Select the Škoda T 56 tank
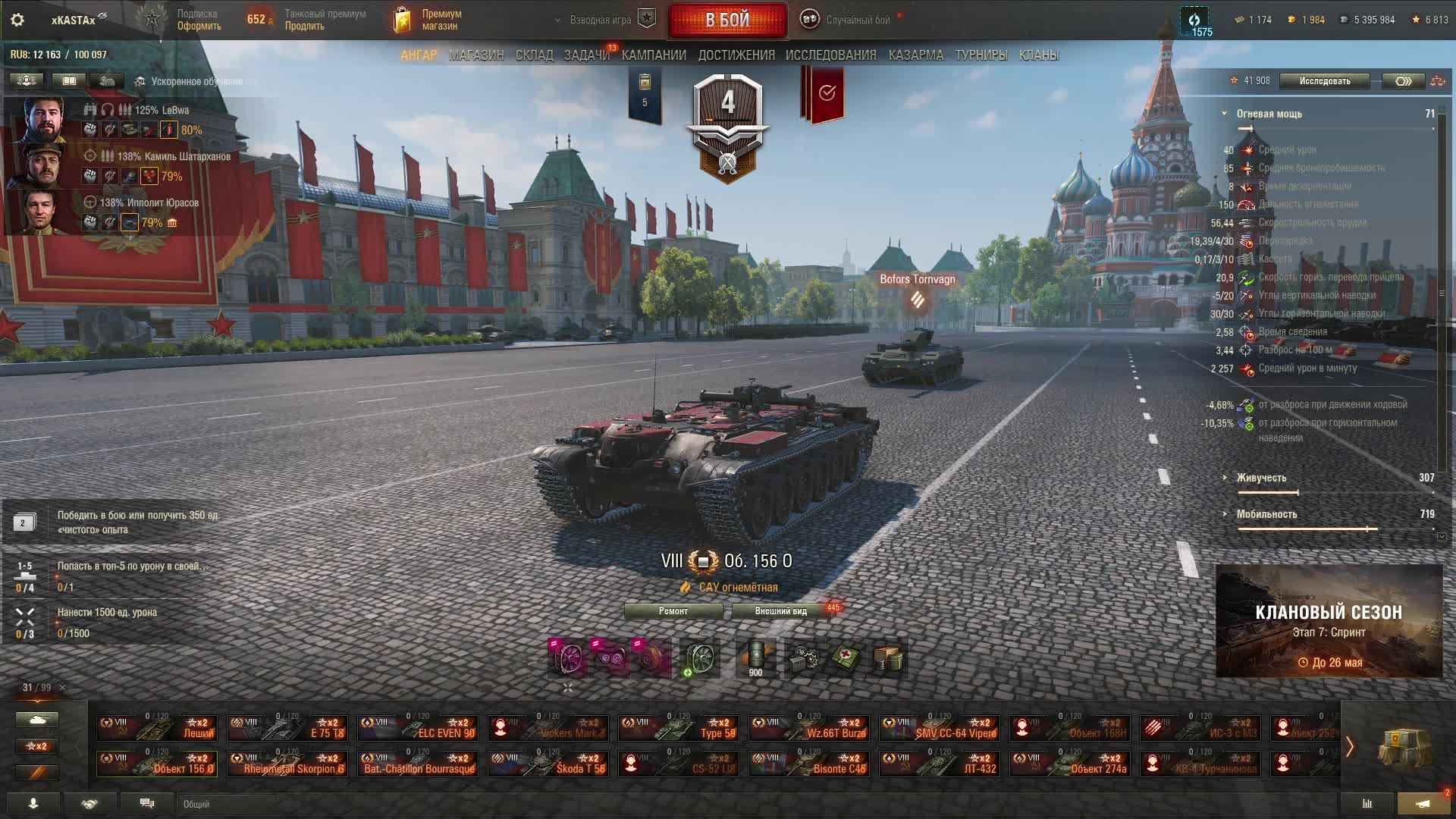Viewport: 1456px width, 819px height. point(548,764)
